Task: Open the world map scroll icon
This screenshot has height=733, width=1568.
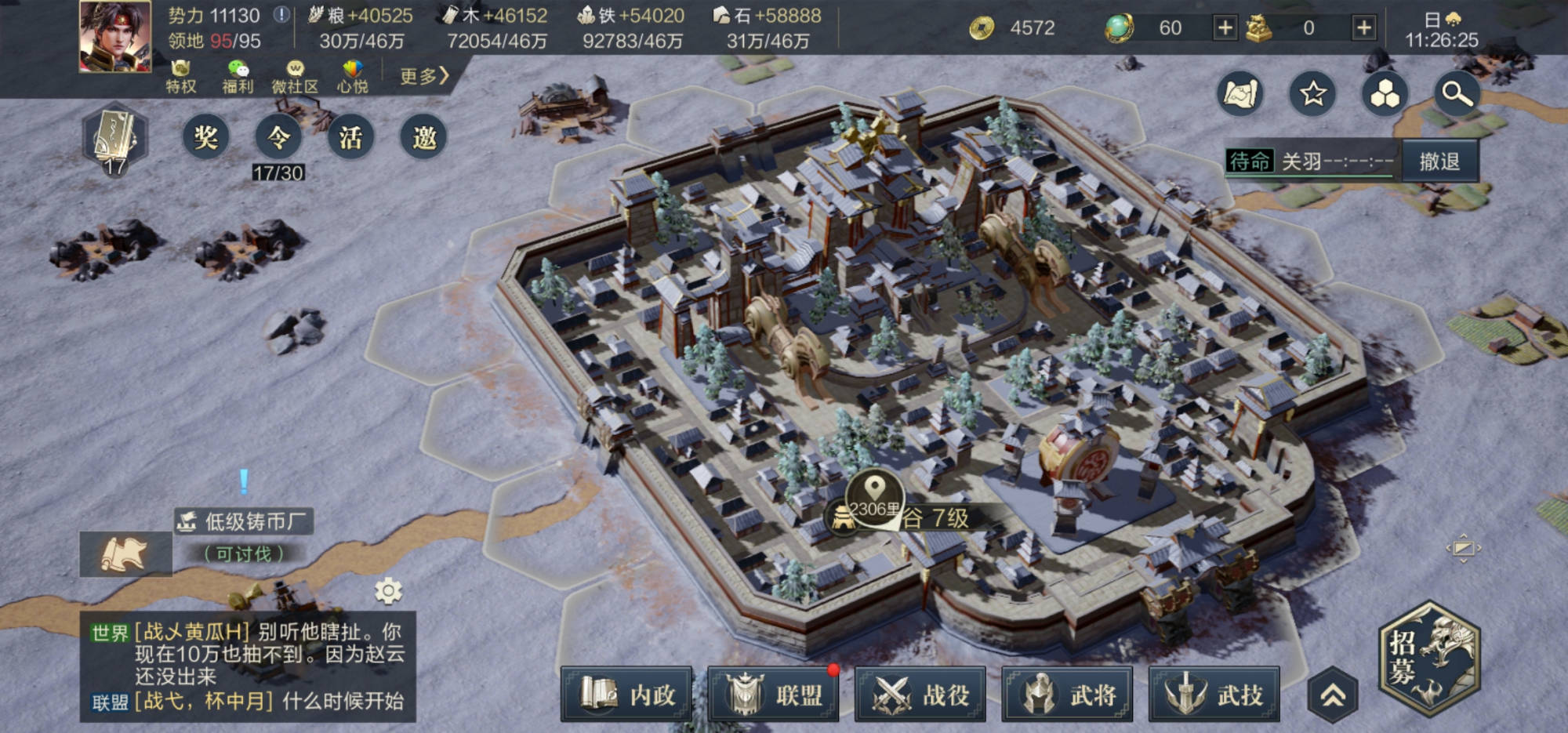Action: click(x=1240, y=94)
